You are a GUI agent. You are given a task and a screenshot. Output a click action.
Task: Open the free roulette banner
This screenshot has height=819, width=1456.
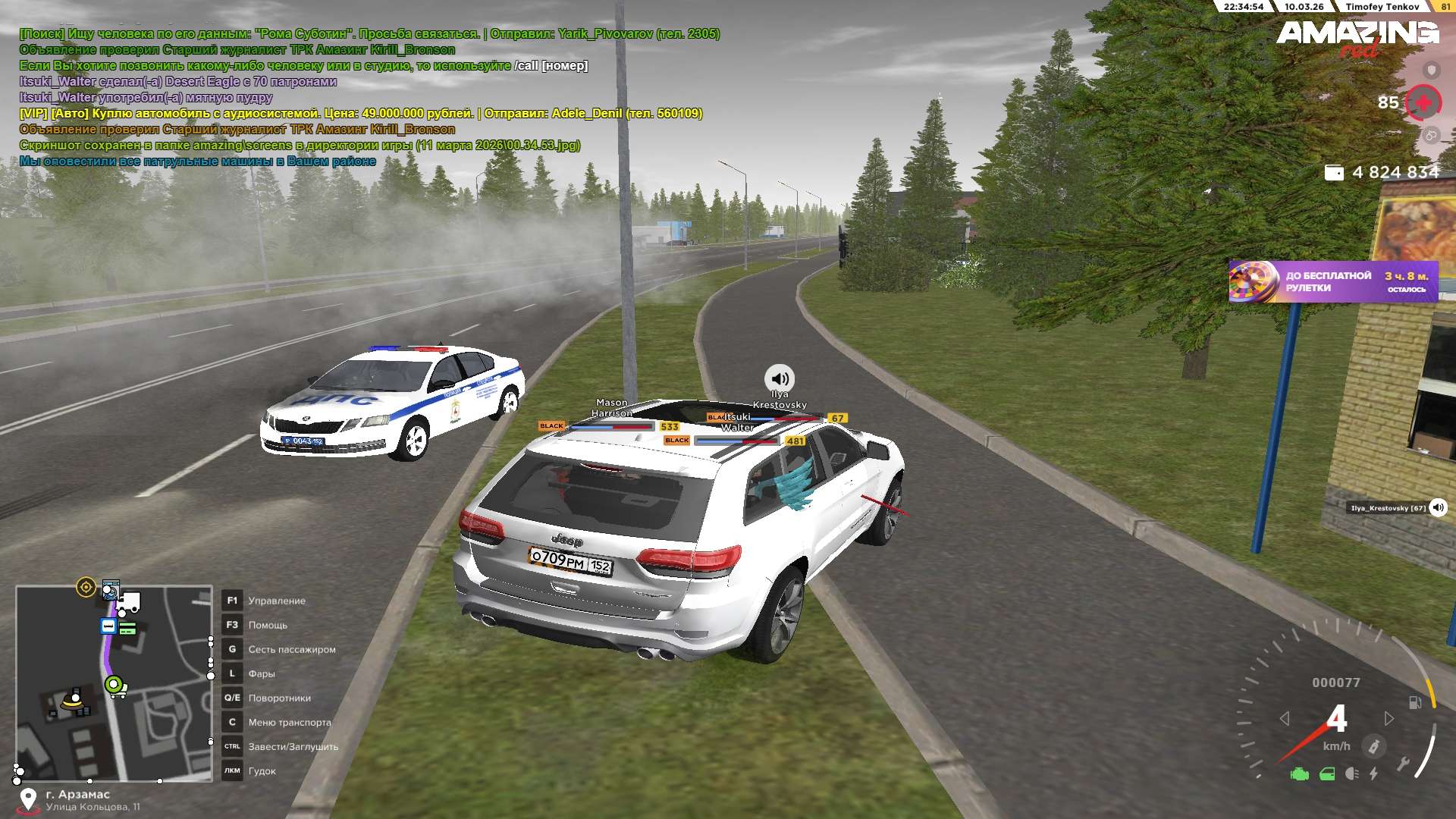coord(1332,282)
